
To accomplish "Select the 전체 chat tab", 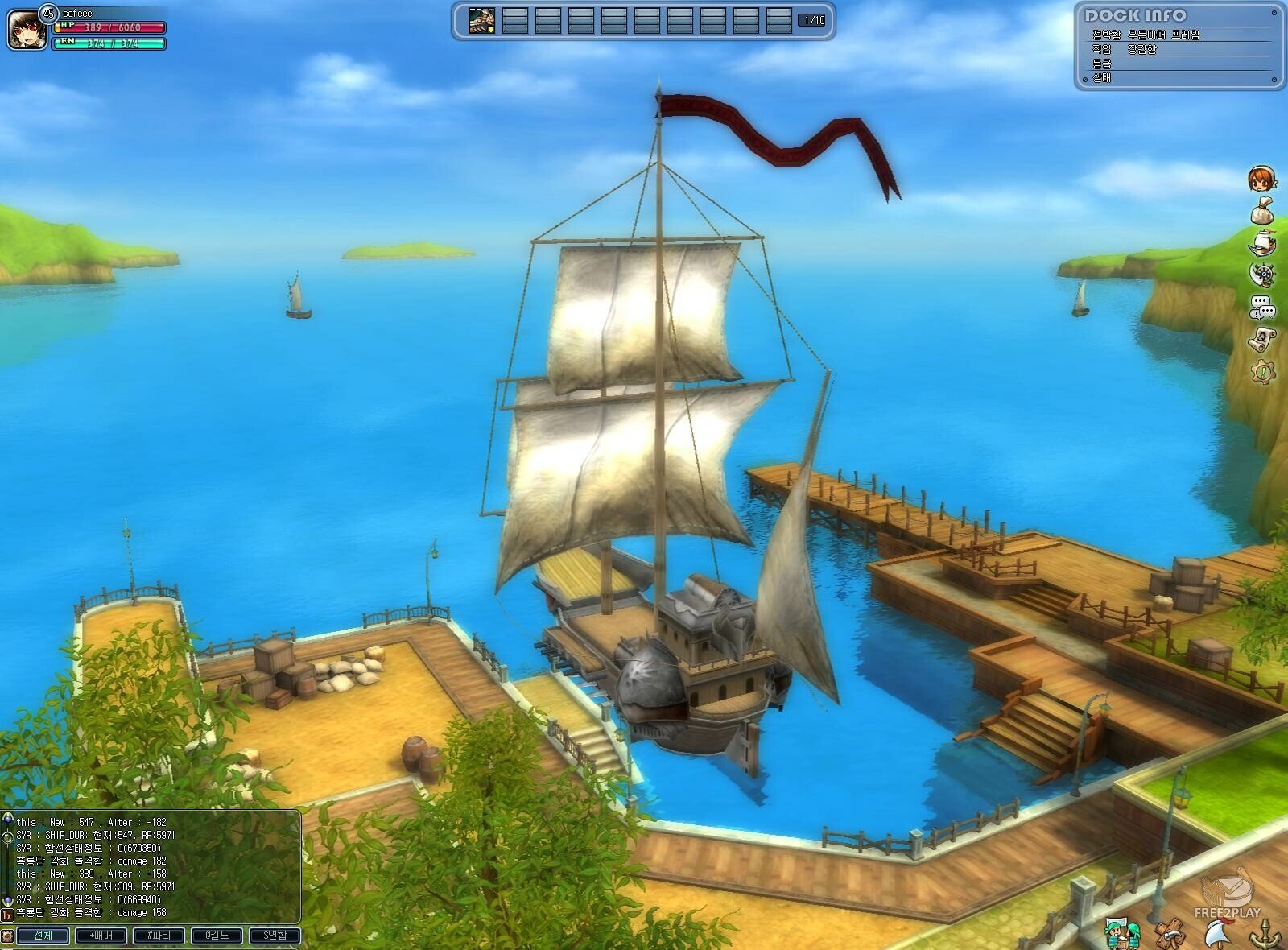I will click(x=43, y=936).
